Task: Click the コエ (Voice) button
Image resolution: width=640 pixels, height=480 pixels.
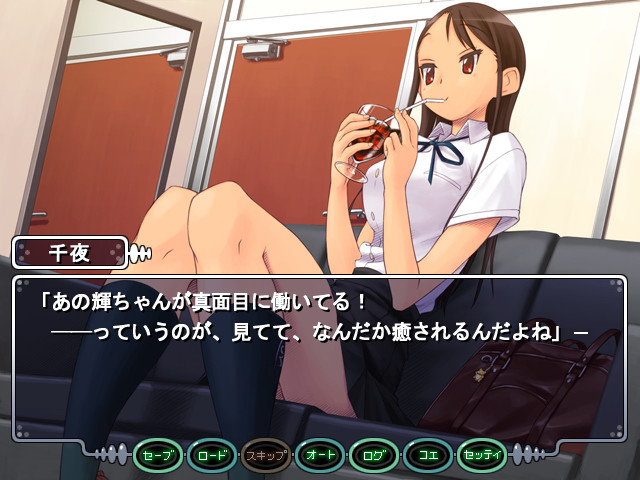Action: point(429,456)
